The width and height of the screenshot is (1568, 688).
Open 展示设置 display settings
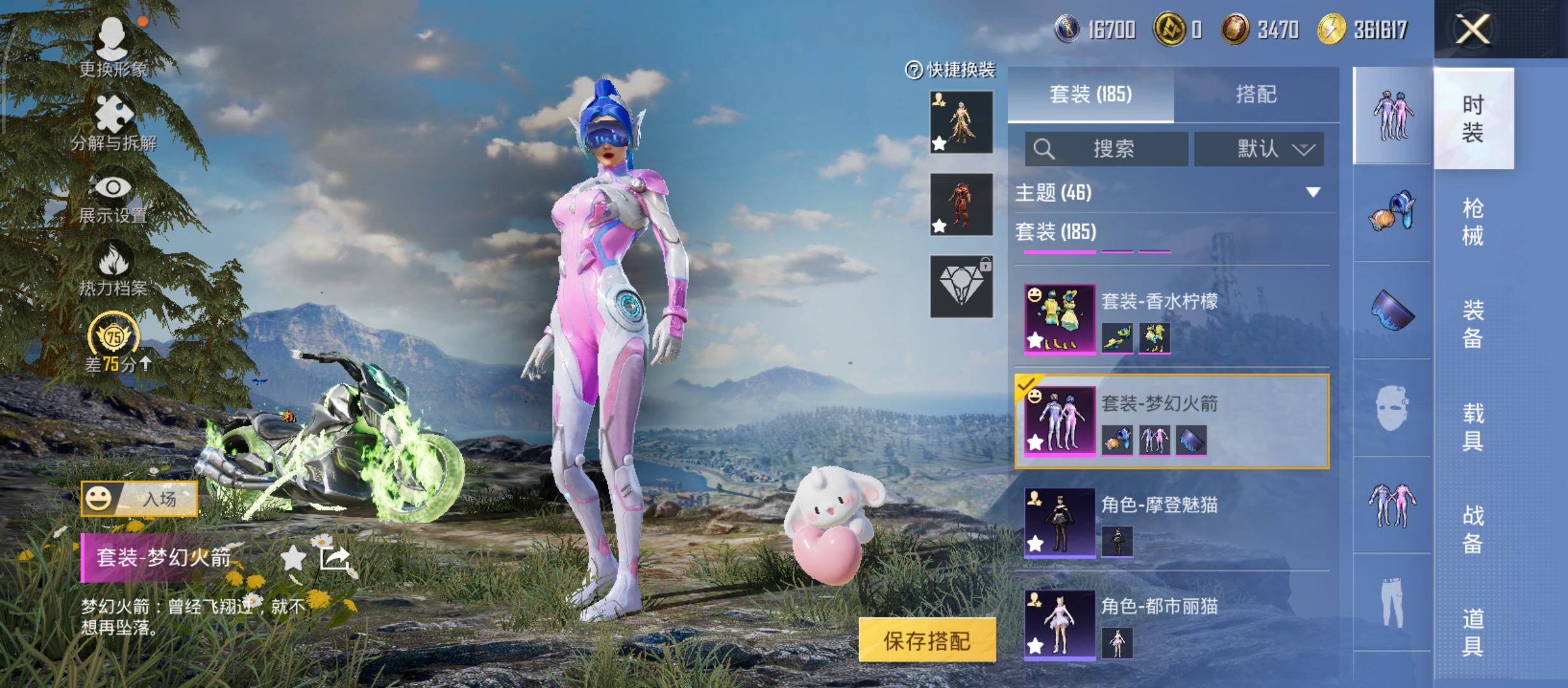113,197
